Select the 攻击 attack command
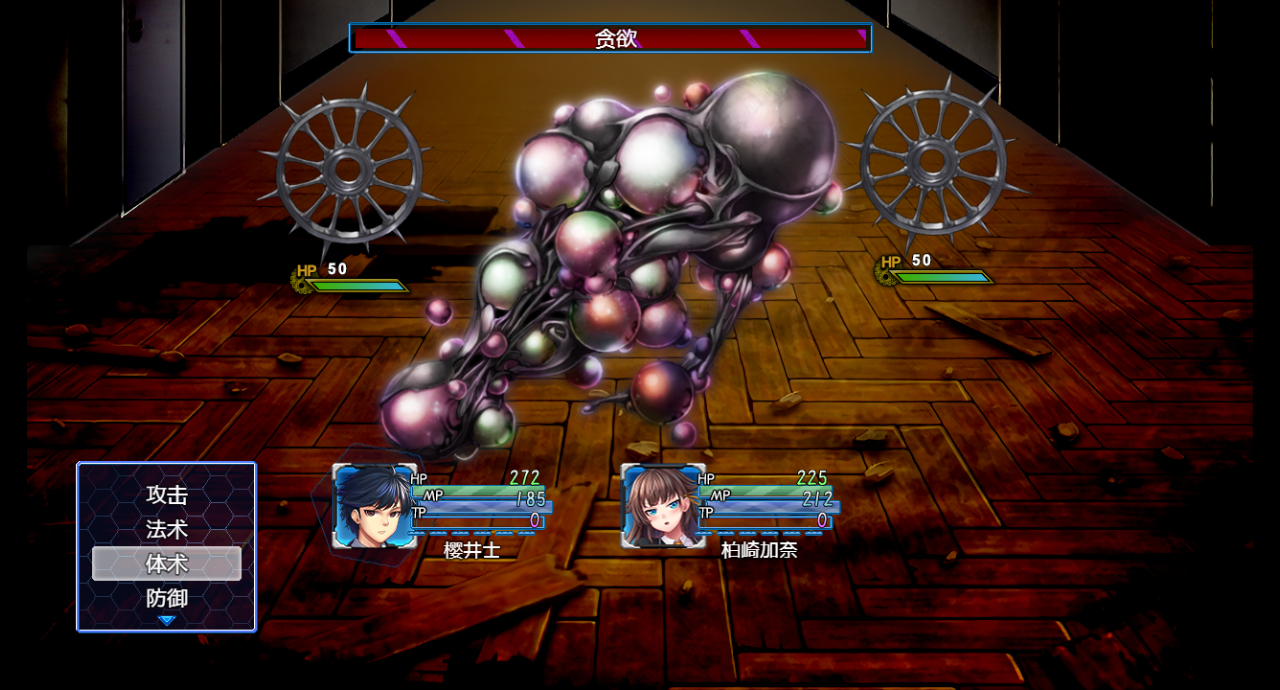Viewport: 1280px width, 690px height. [167, 495]
